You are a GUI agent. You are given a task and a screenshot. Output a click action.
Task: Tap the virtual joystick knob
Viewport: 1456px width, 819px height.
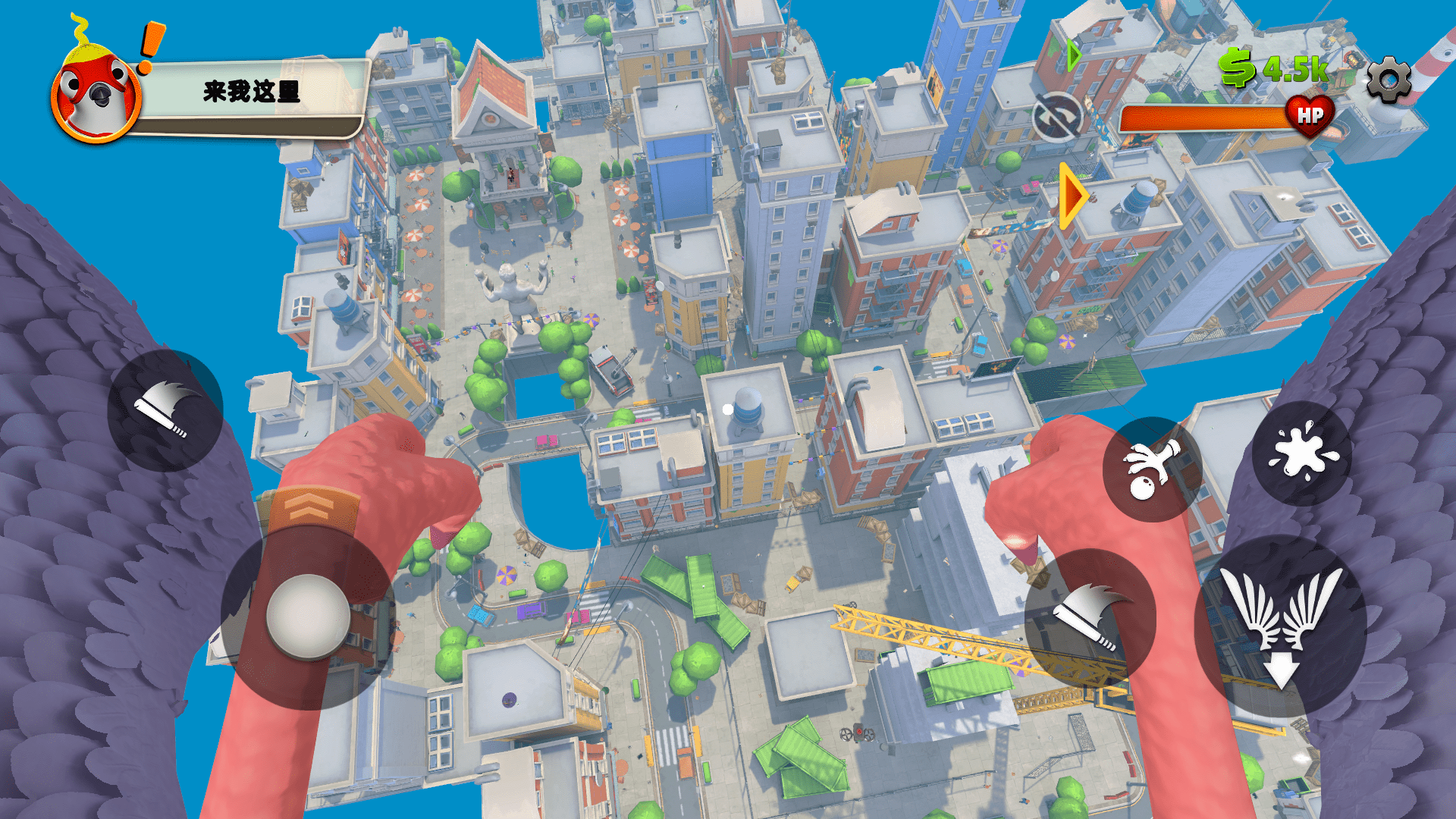(308, 617)
